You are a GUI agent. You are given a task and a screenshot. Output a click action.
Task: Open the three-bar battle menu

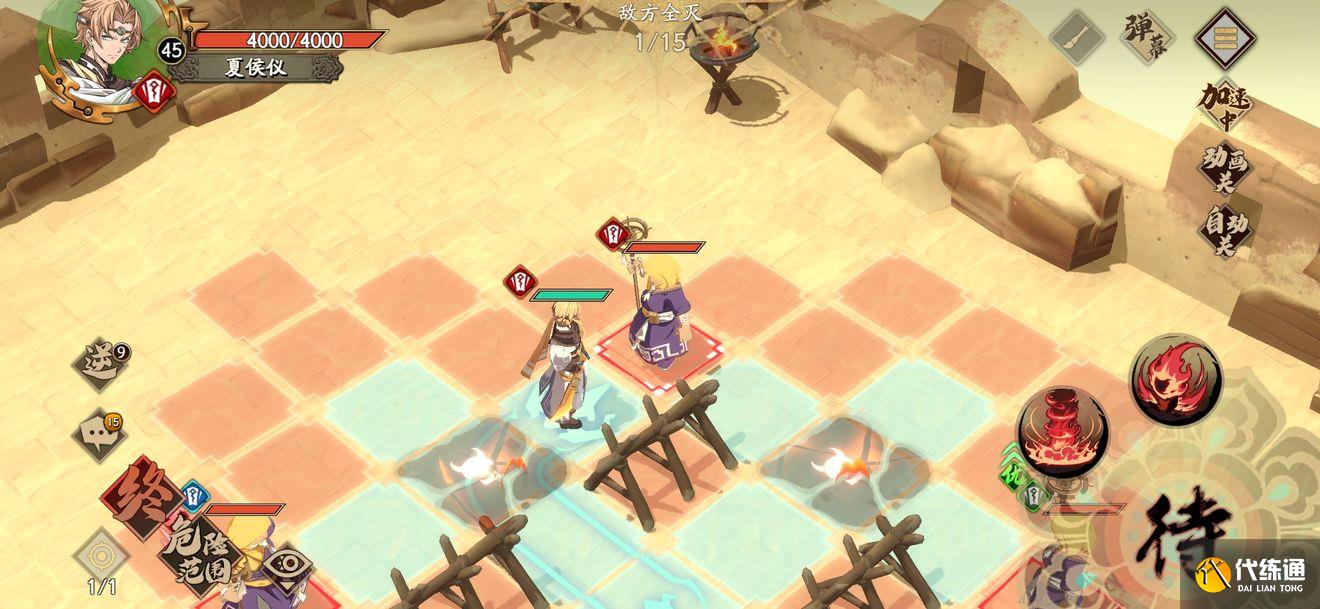(1225, 39)
